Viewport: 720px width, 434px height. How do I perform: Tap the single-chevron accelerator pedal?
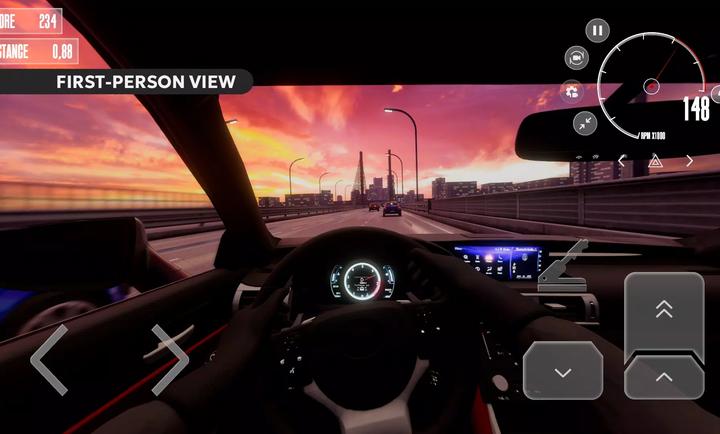point(664,377)
